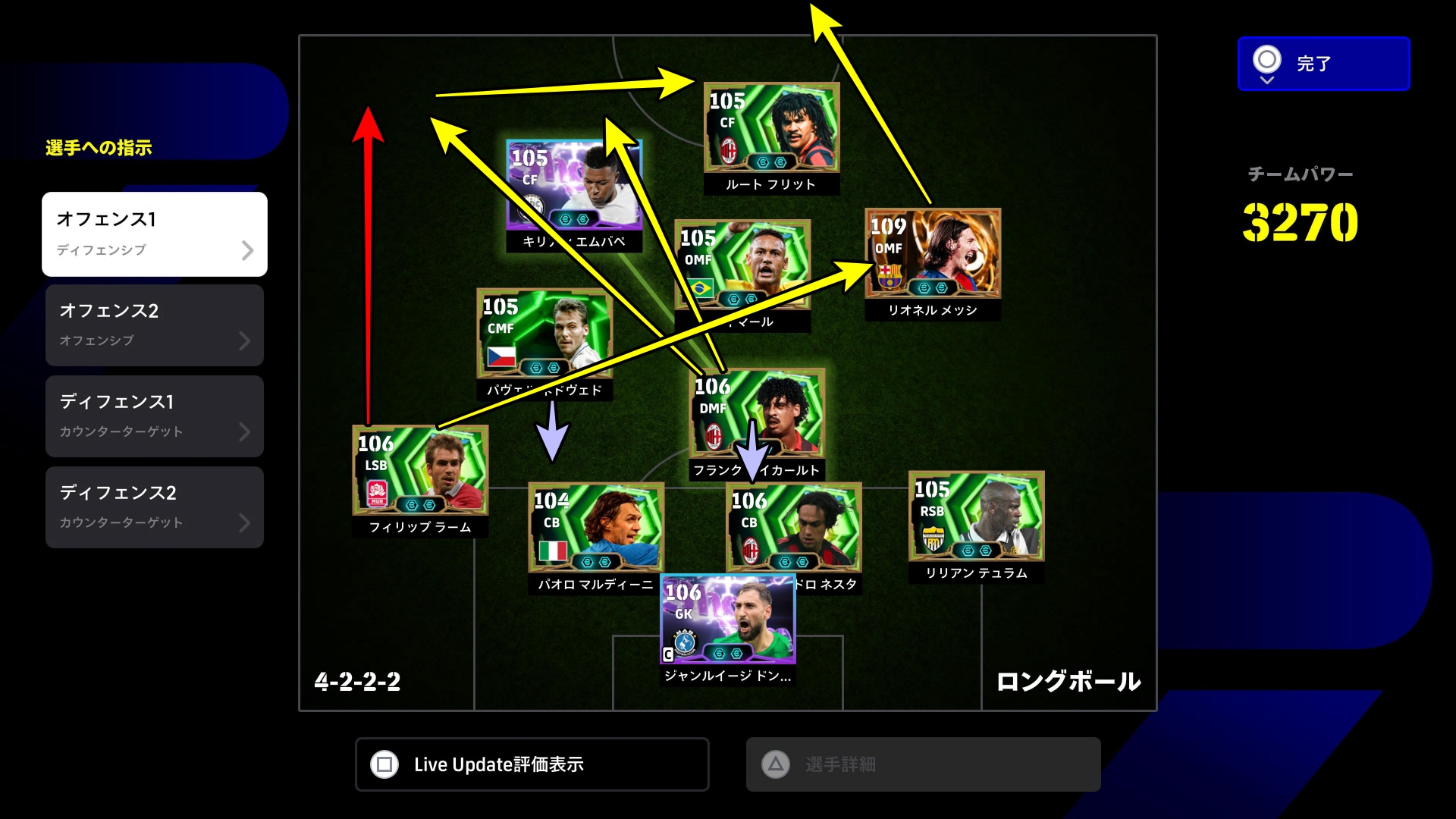Confirm with the 完了 button
The width and height of the screenshot is (1456, 819).
[1323, 64]
